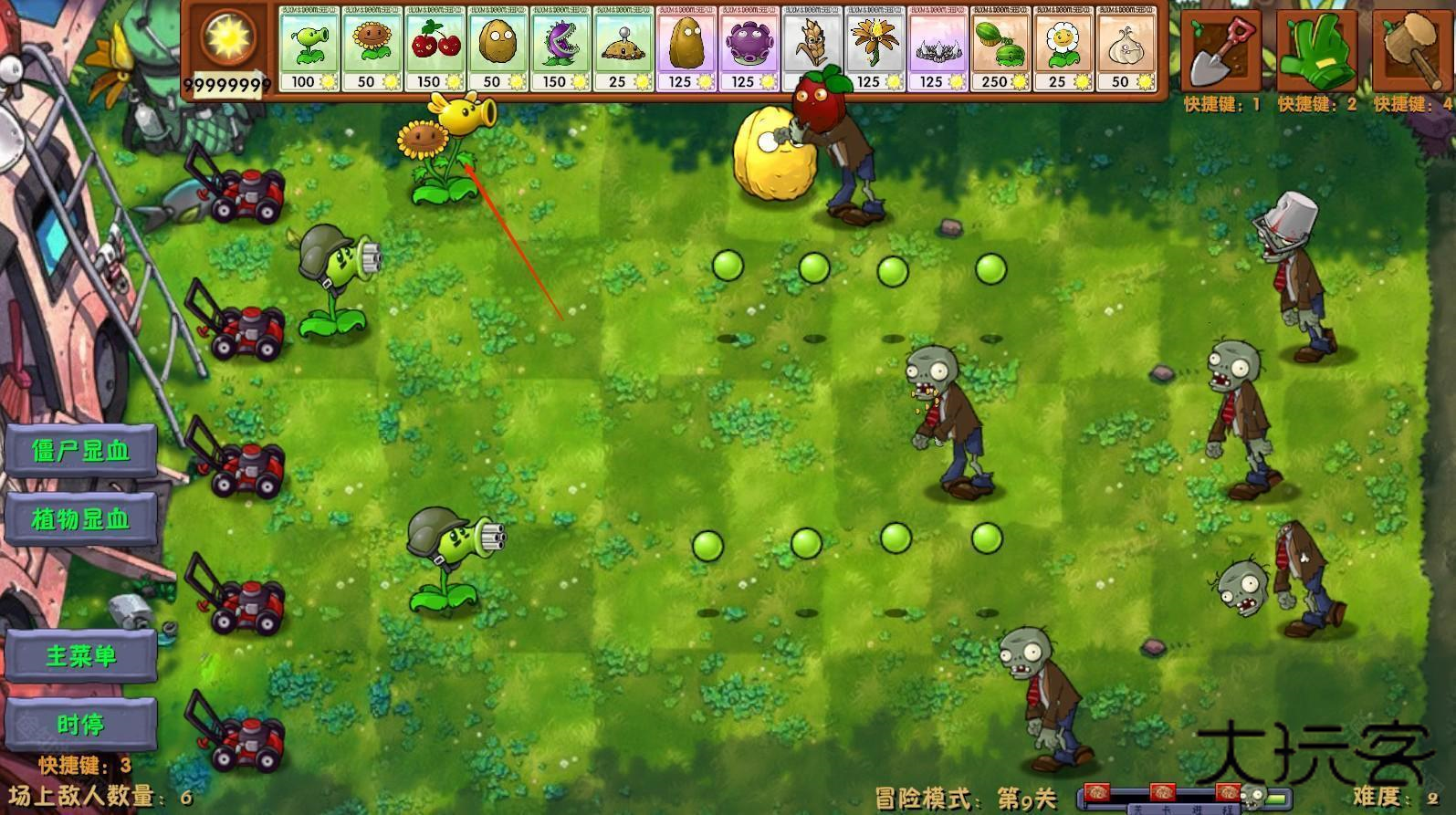
Task: Choose the Wall-nut seed packet
Action: tap(498, 50)
